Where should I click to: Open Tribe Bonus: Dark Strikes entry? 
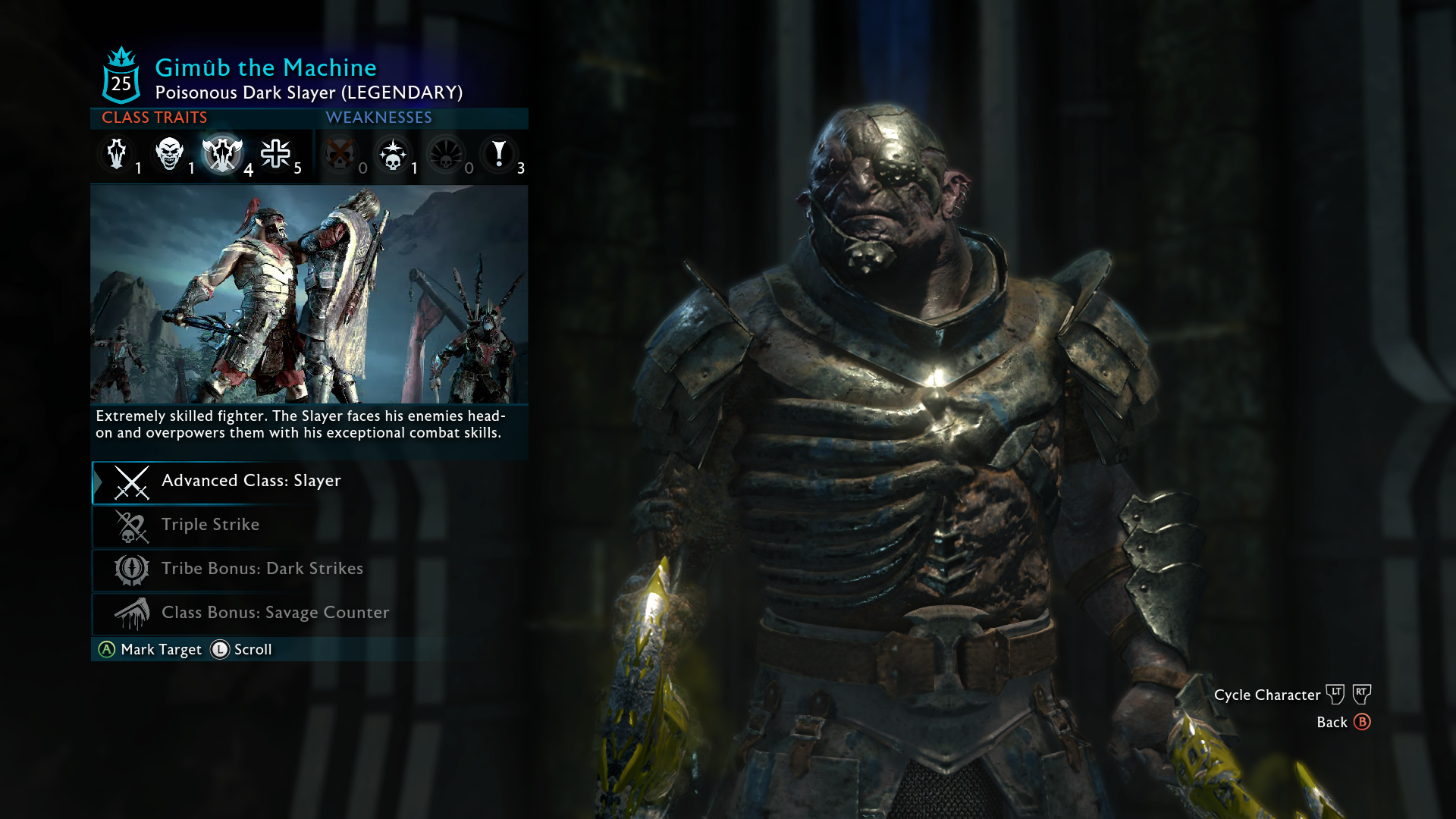[262, 570]
